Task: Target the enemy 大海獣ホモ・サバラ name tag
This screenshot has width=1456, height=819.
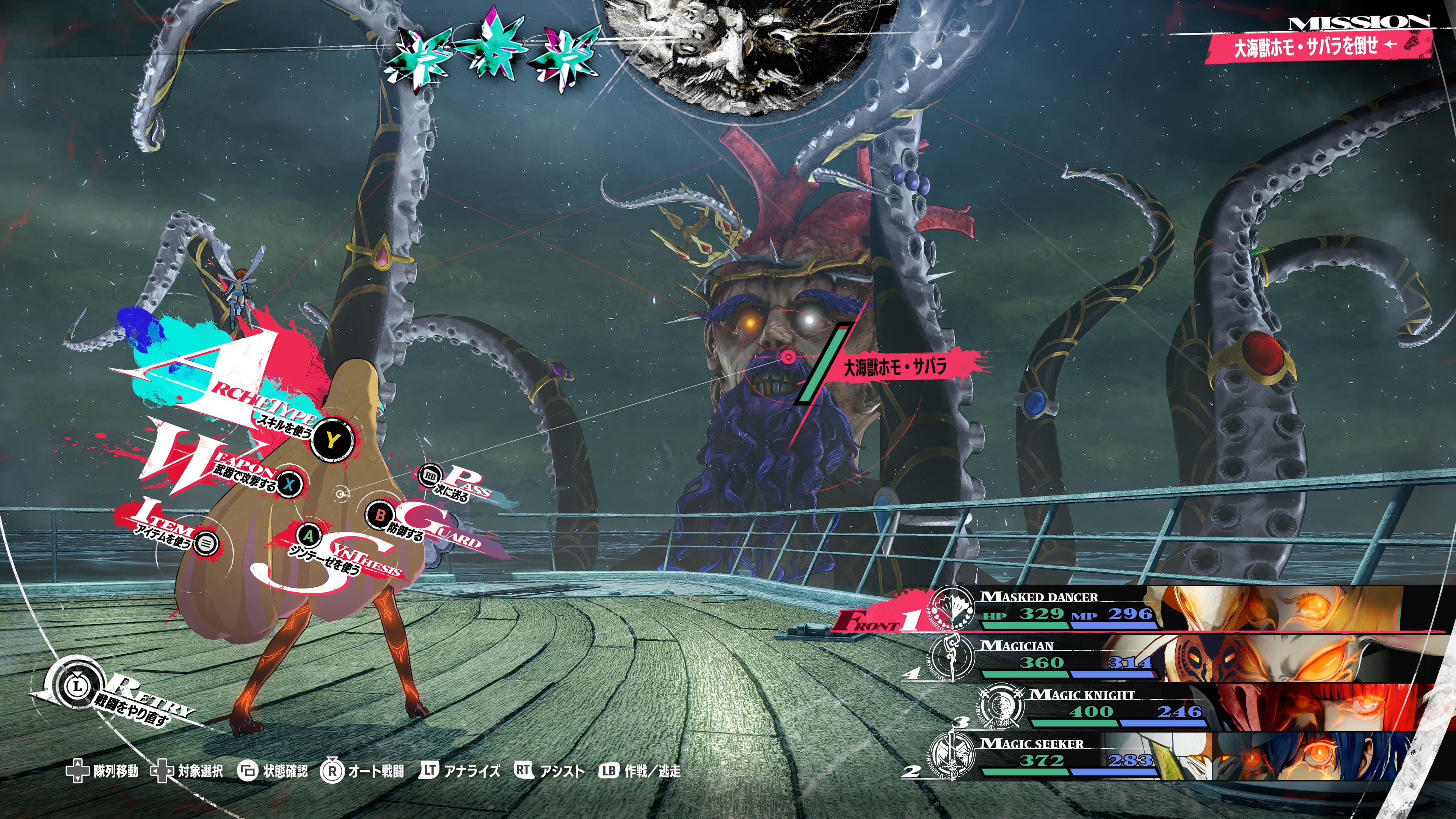Action: coord(894,367)
